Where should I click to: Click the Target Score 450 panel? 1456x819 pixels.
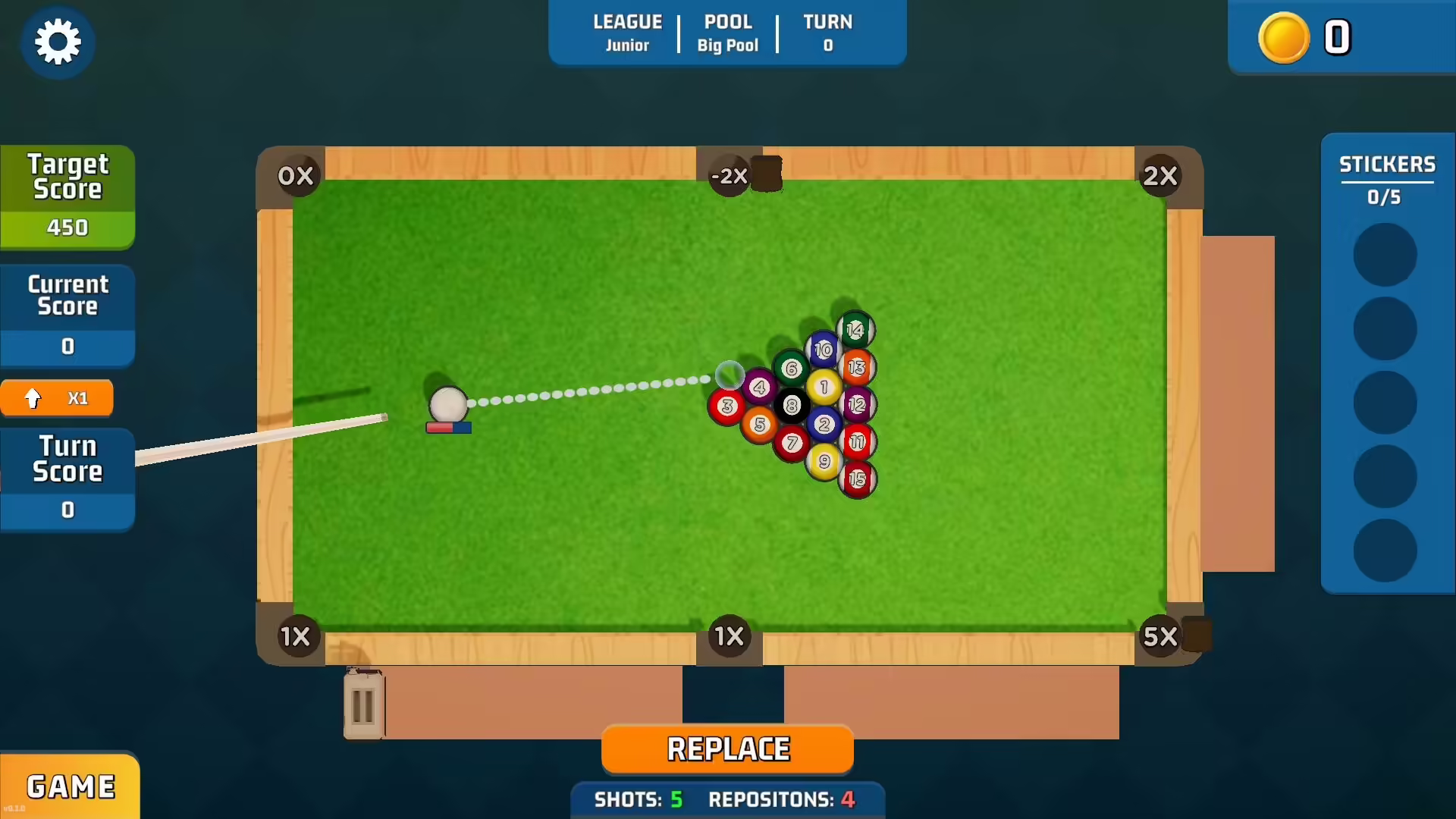tap(67, 193)
